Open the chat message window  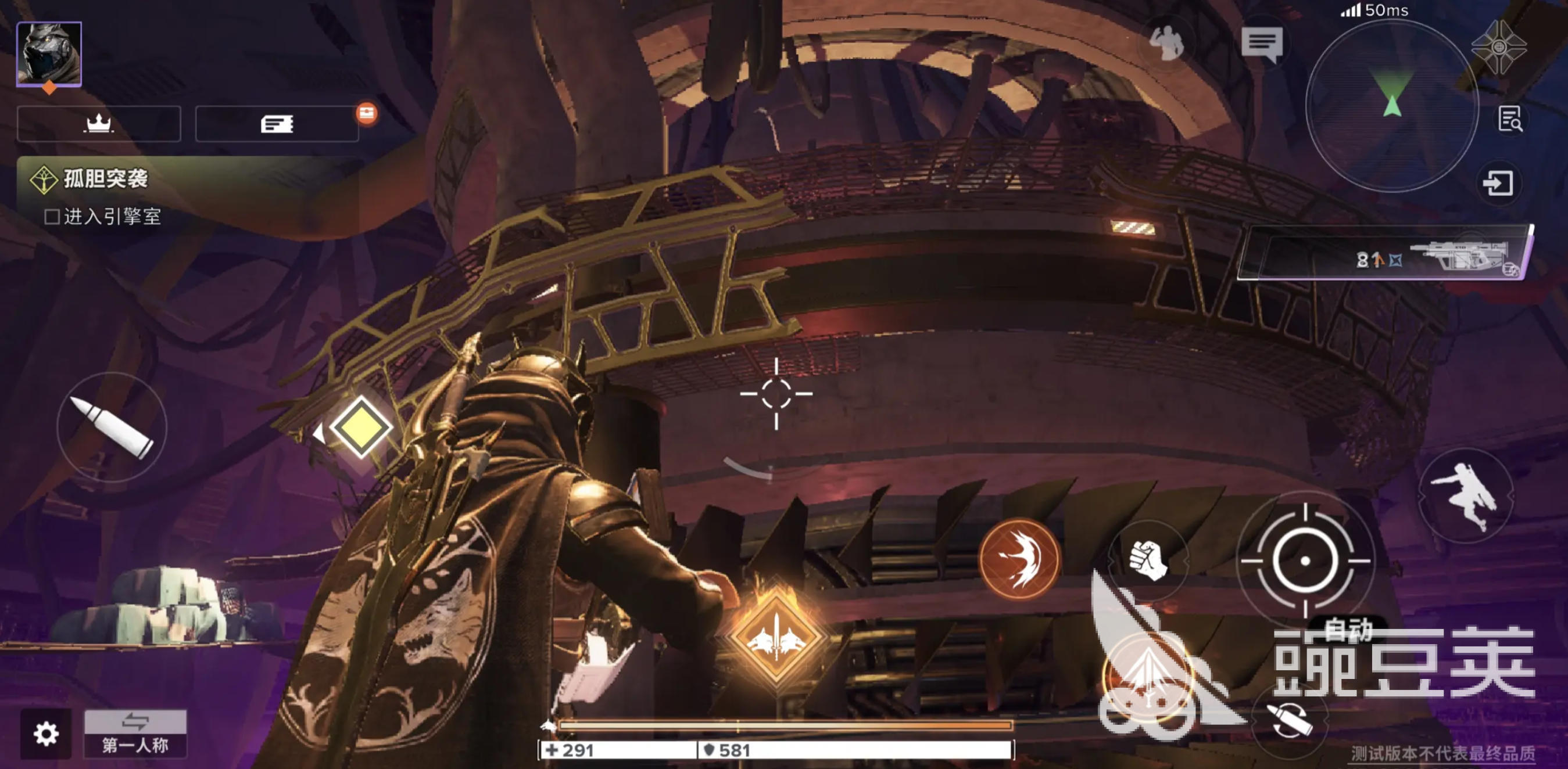(x=1262, y=44)
